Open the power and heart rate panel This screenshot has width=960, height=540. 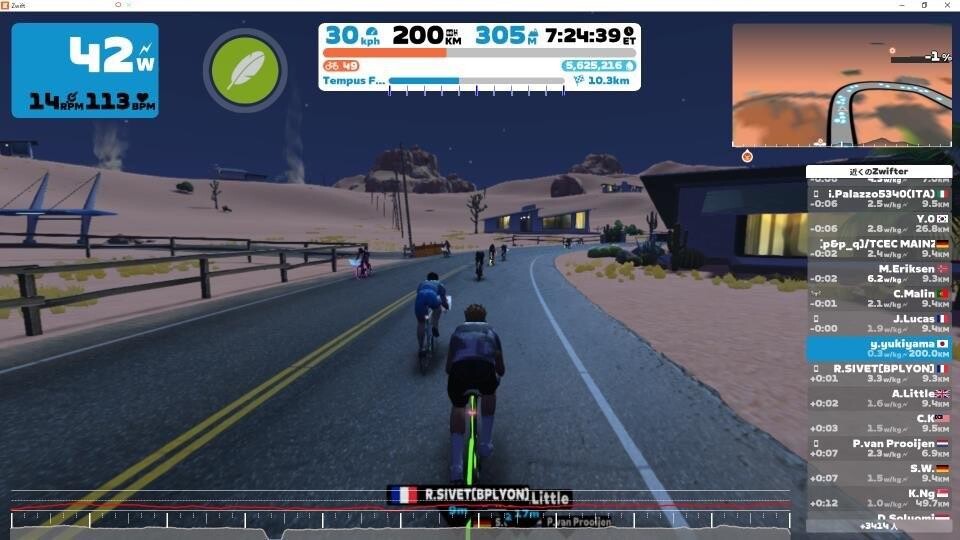pos(85,70)
